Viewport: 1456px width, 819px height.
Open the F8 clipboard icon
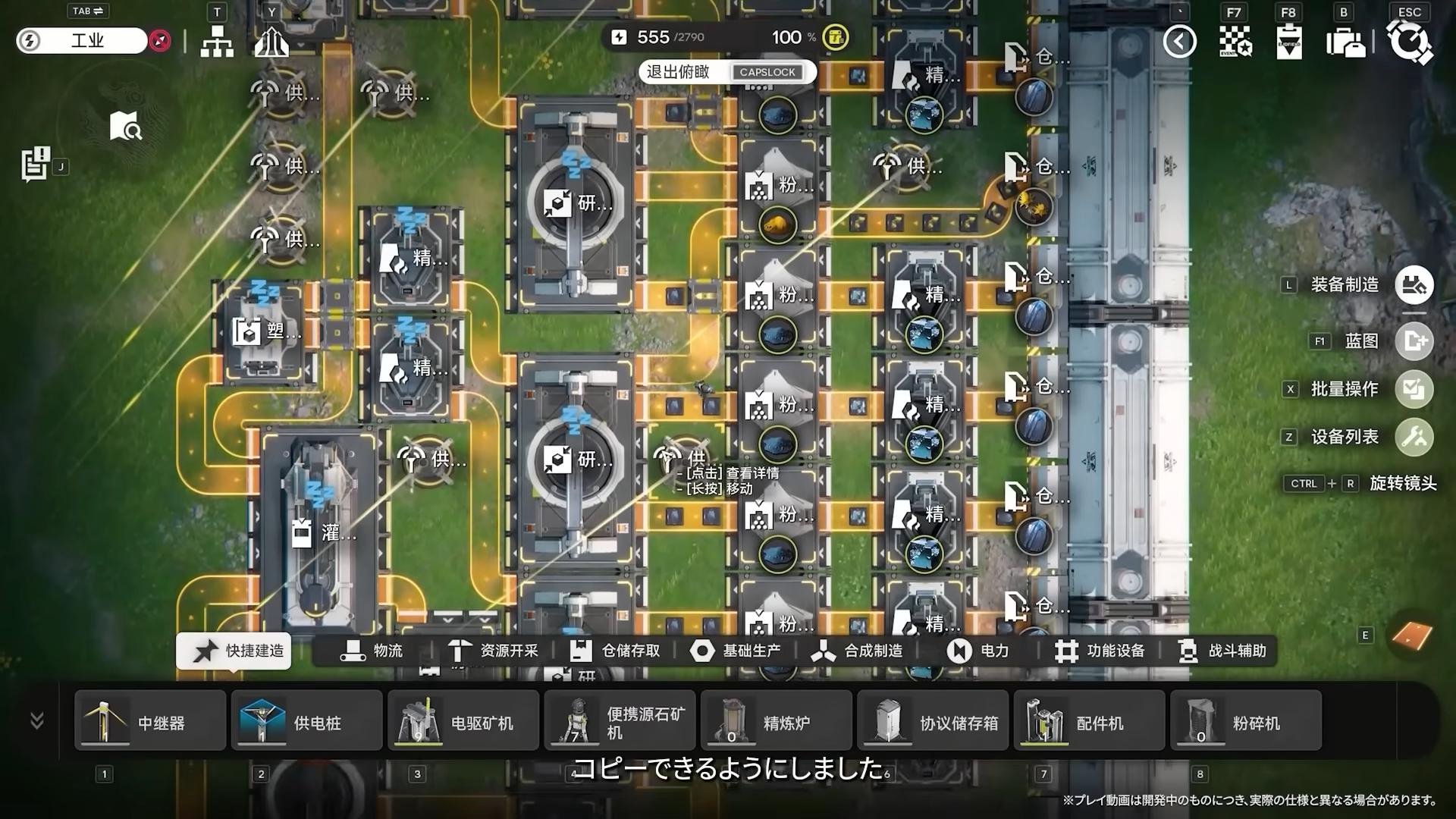point(1289,43)
